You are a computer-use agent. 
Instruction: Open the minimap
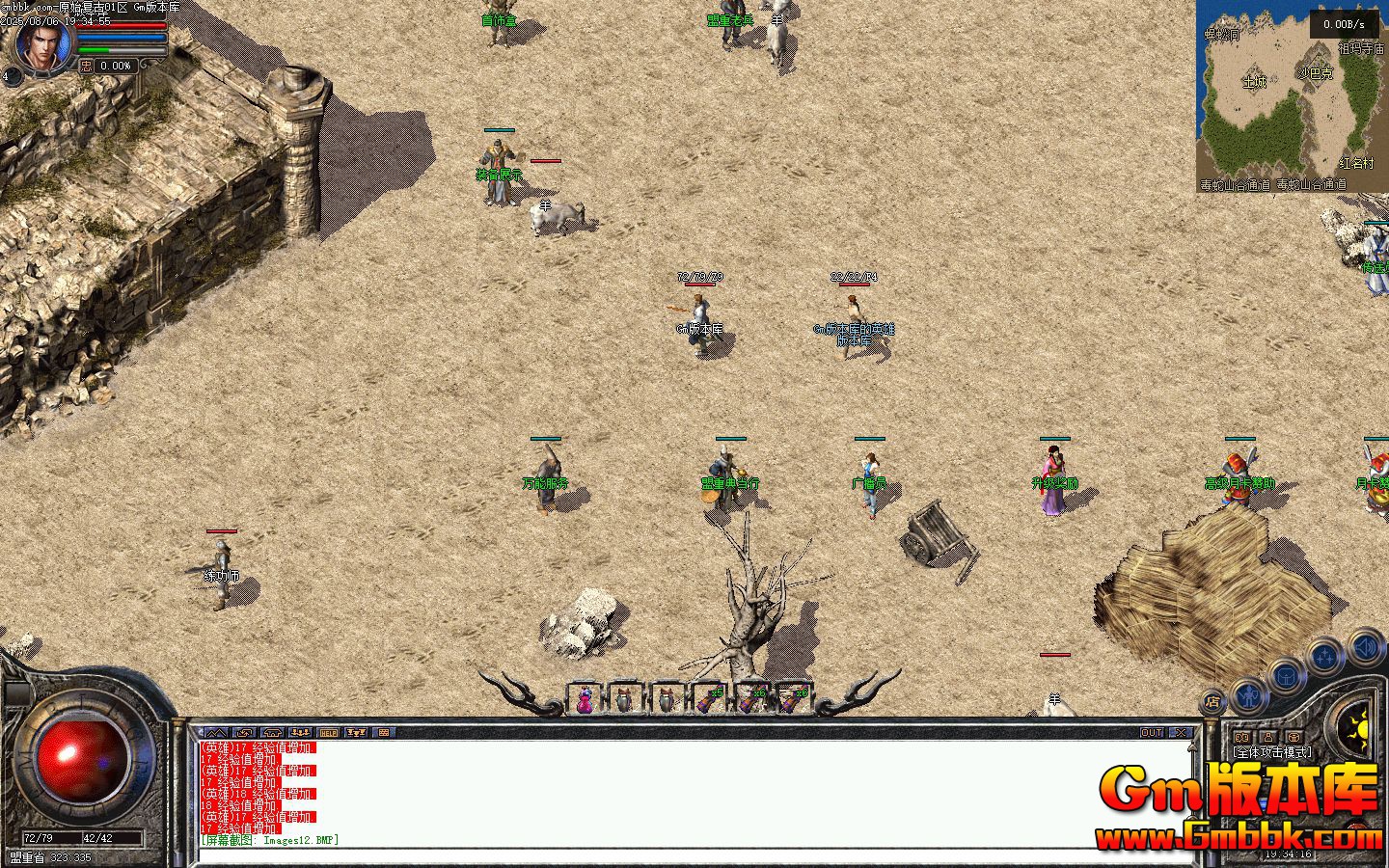point(1292,96)
